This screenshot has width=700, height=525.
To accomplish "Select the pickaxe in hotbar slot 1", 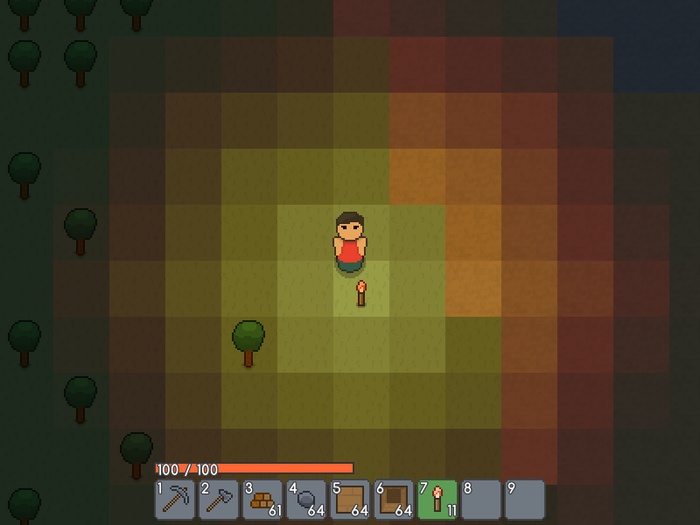I will (175, 499).
